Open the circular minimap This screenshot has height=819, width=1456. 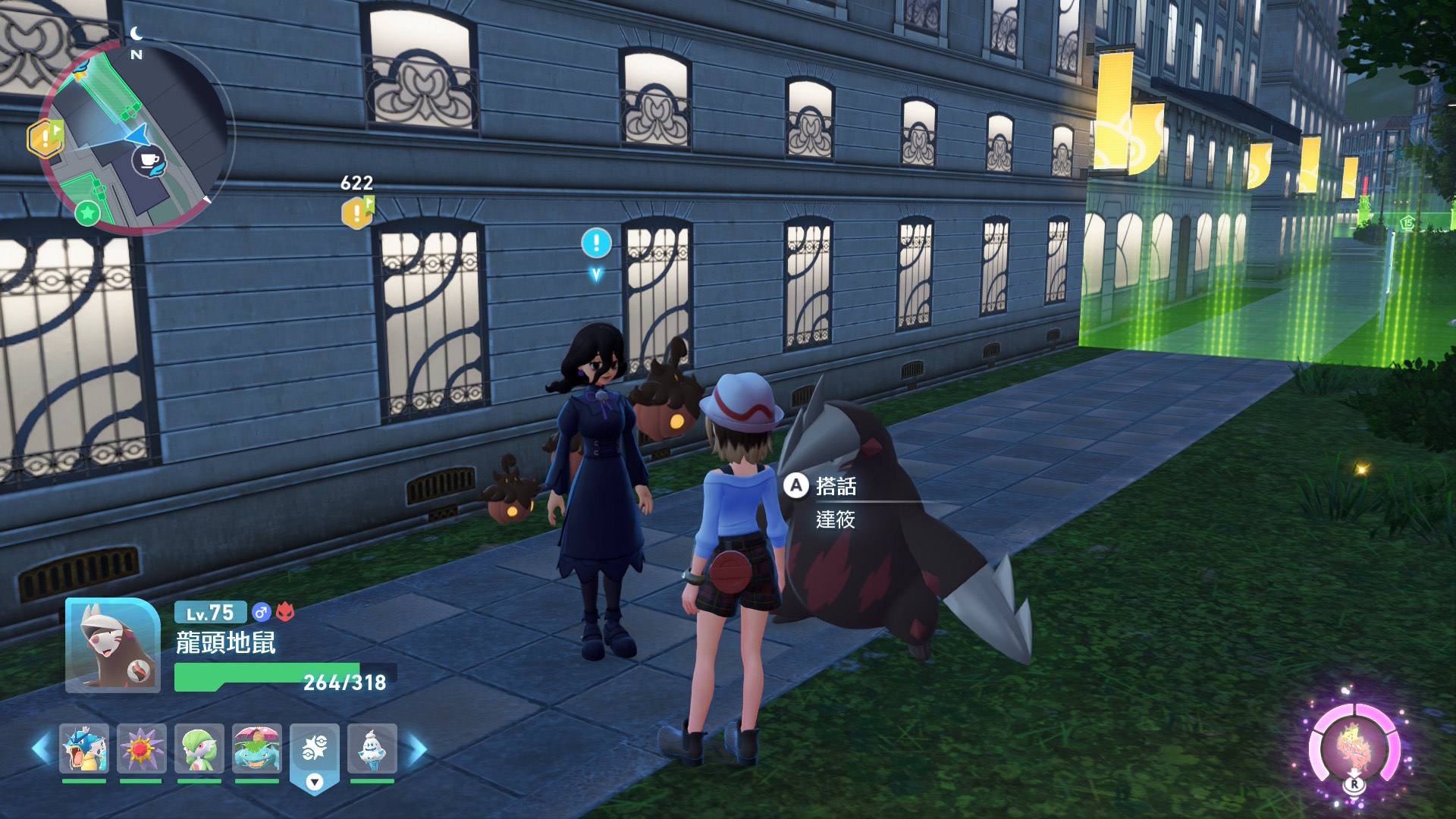[135, 136]
